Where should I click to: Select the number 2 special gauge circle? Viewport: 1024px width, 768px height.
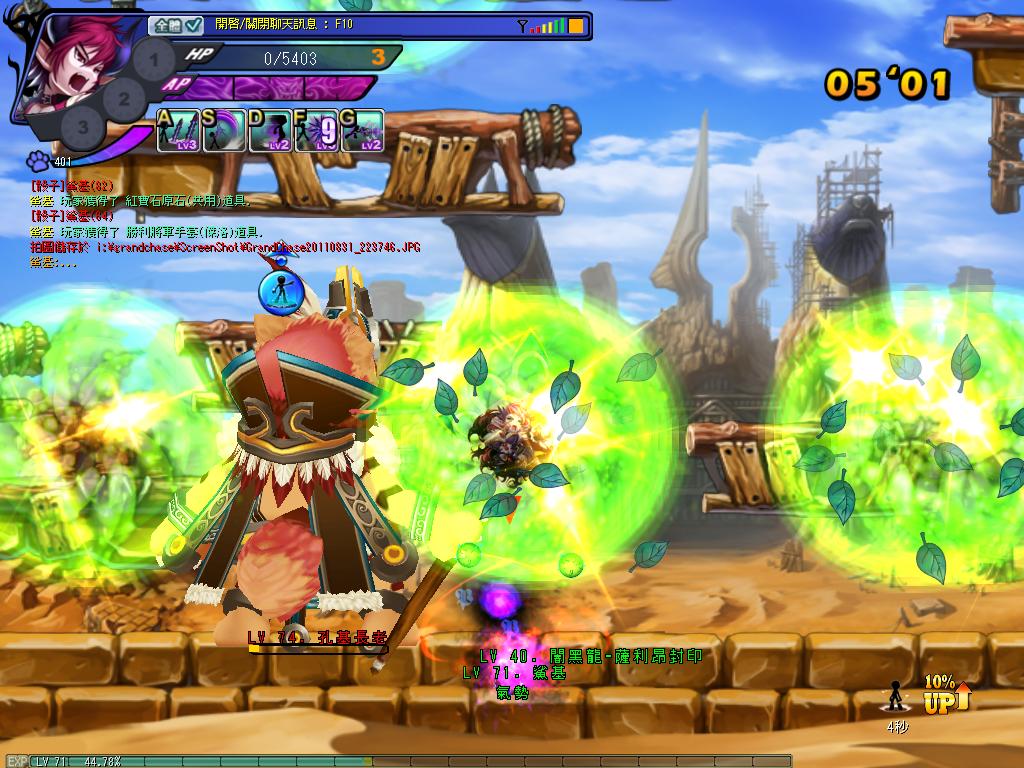(124, 98)
